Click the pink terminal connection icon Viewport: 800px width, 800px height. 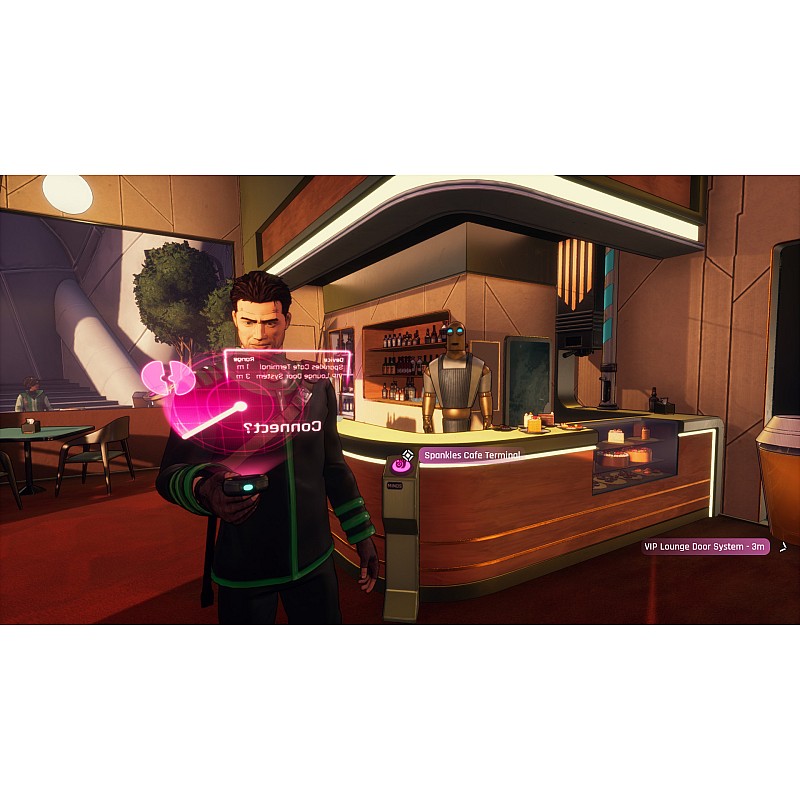point(403,463)
